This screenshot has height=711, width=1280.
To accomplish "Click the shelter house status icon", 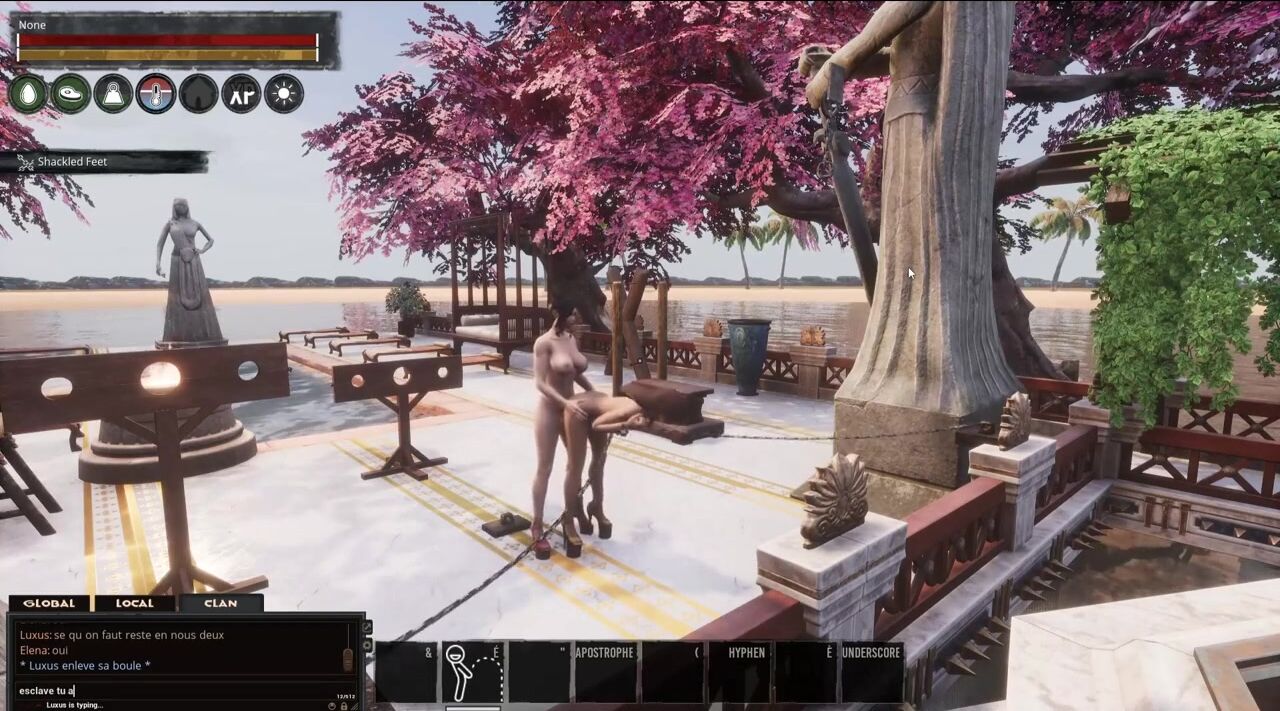I will [x=198, y=94].
